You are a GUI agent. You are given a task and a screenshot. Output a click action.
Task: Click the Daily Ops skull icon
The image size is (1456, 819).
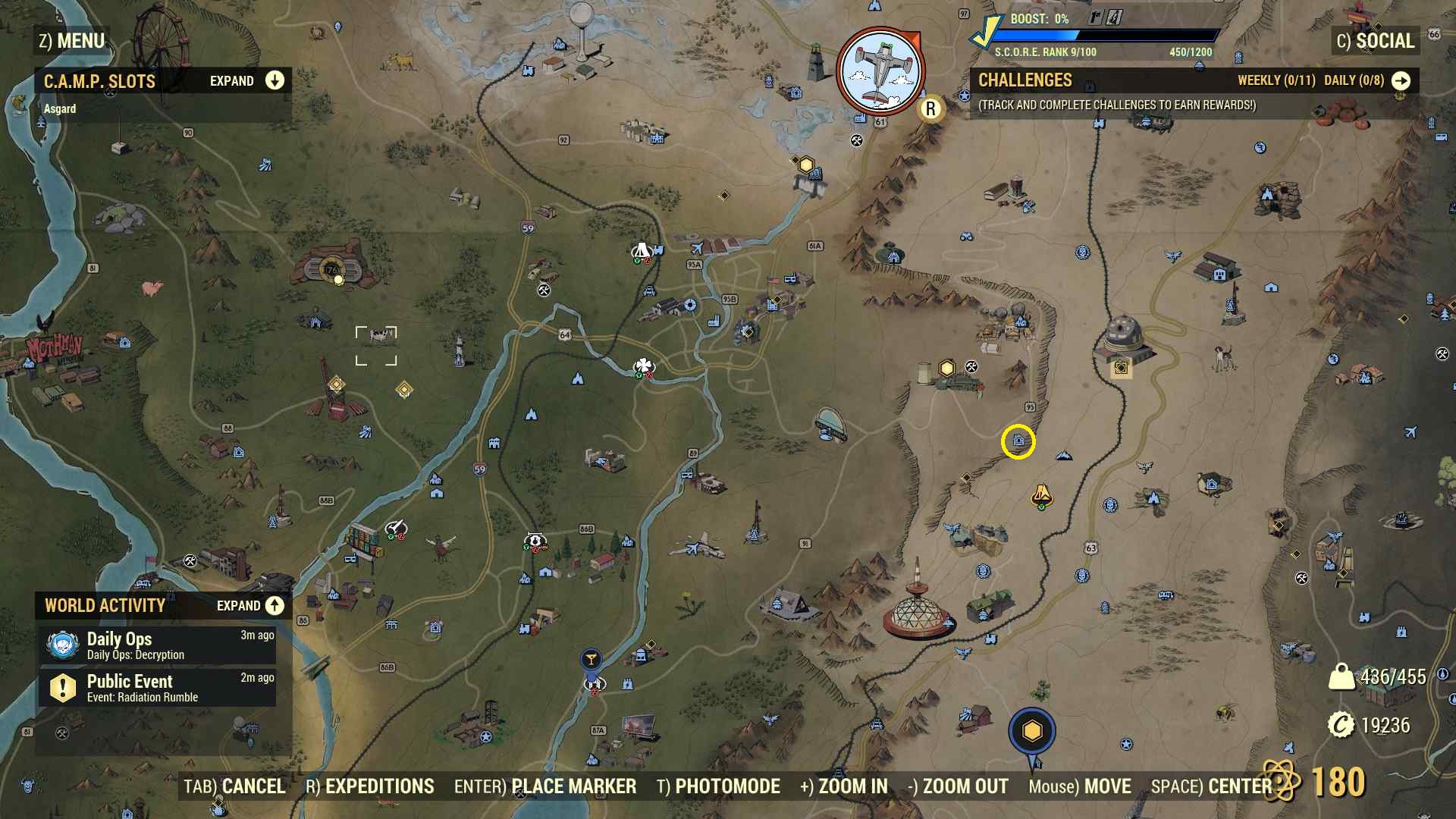tap(64, 645)
